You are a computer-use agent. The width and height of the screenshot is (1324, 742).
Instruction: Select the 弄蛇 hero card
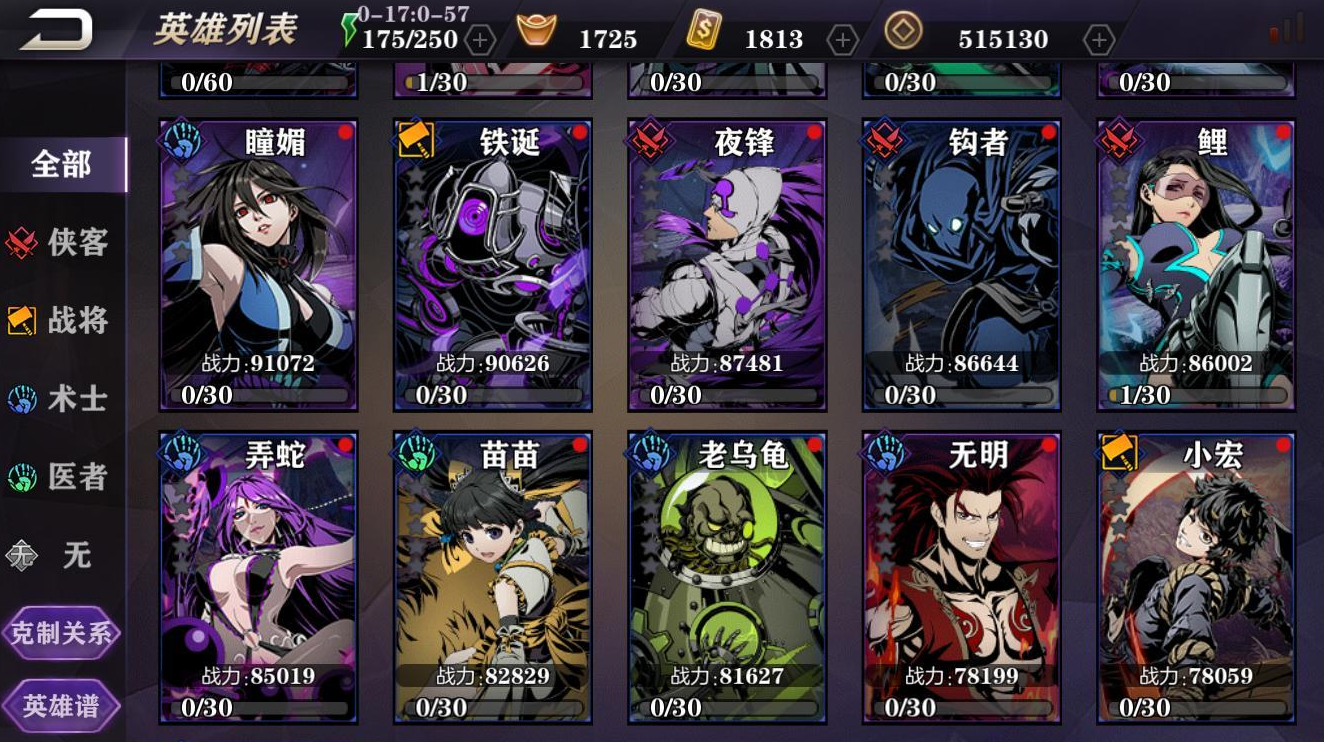(x=257, y=570)
